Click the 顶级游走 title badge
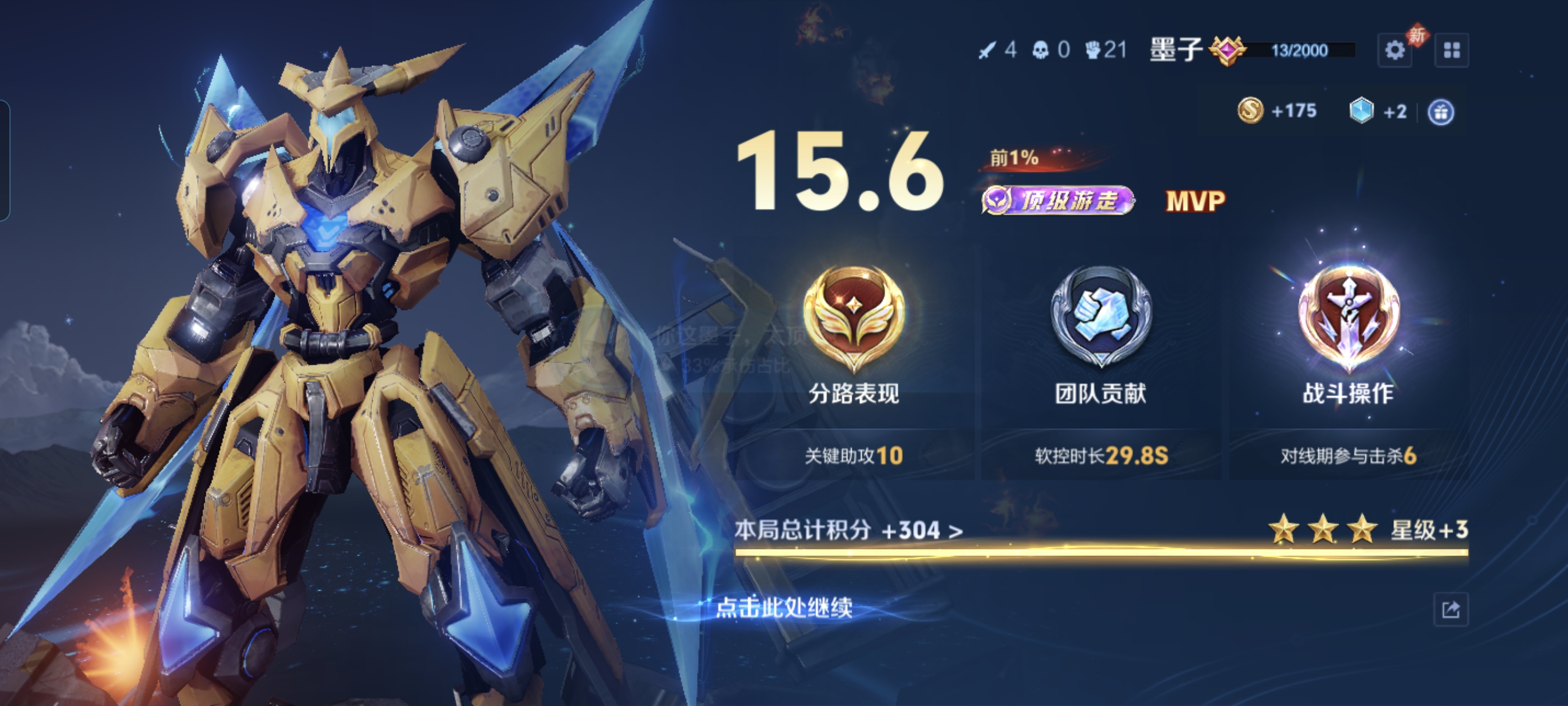1568x706 pixels. [x=1058, y=200]
